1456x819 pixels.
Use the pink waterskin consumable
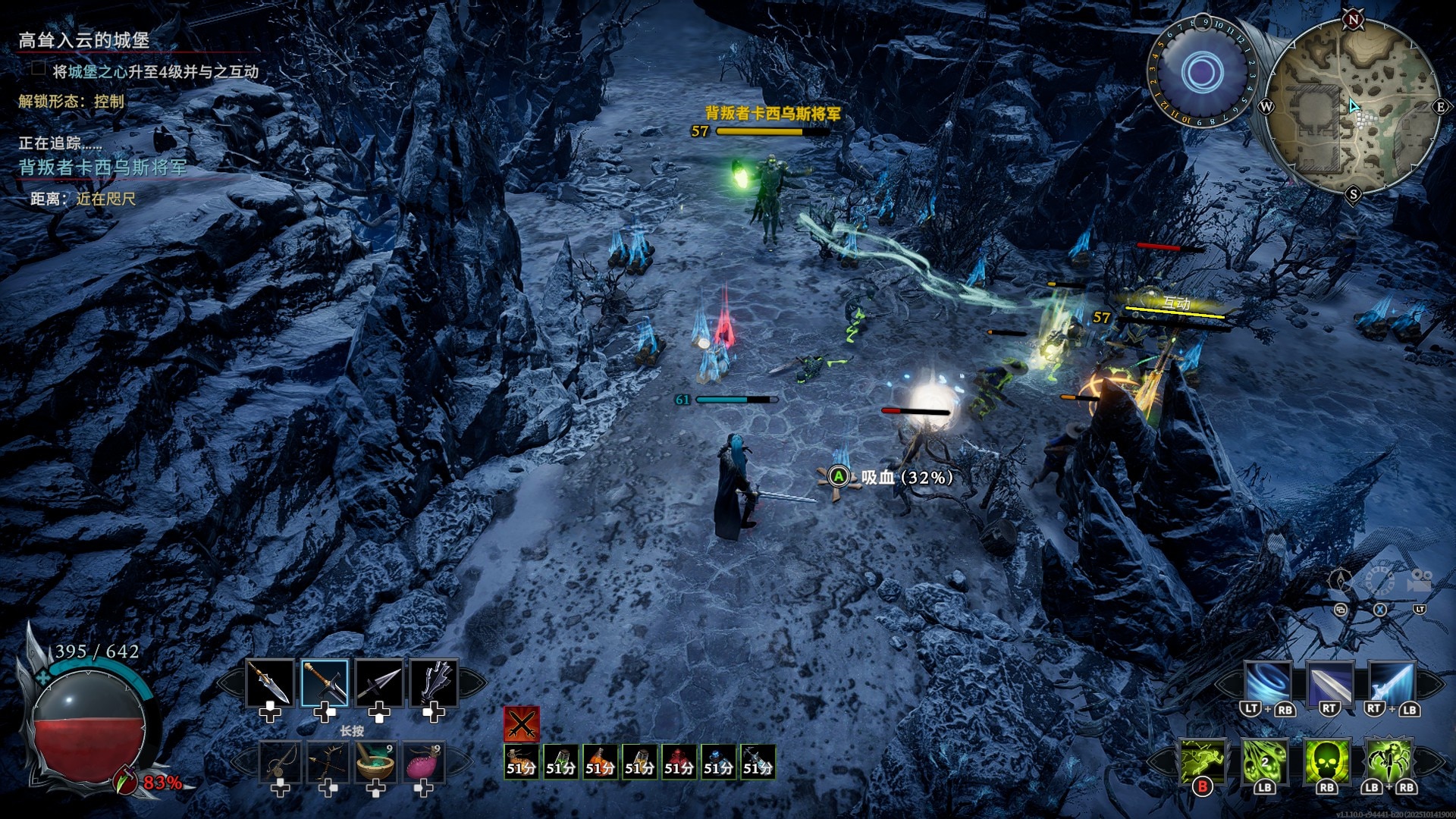tap(423, 761)
